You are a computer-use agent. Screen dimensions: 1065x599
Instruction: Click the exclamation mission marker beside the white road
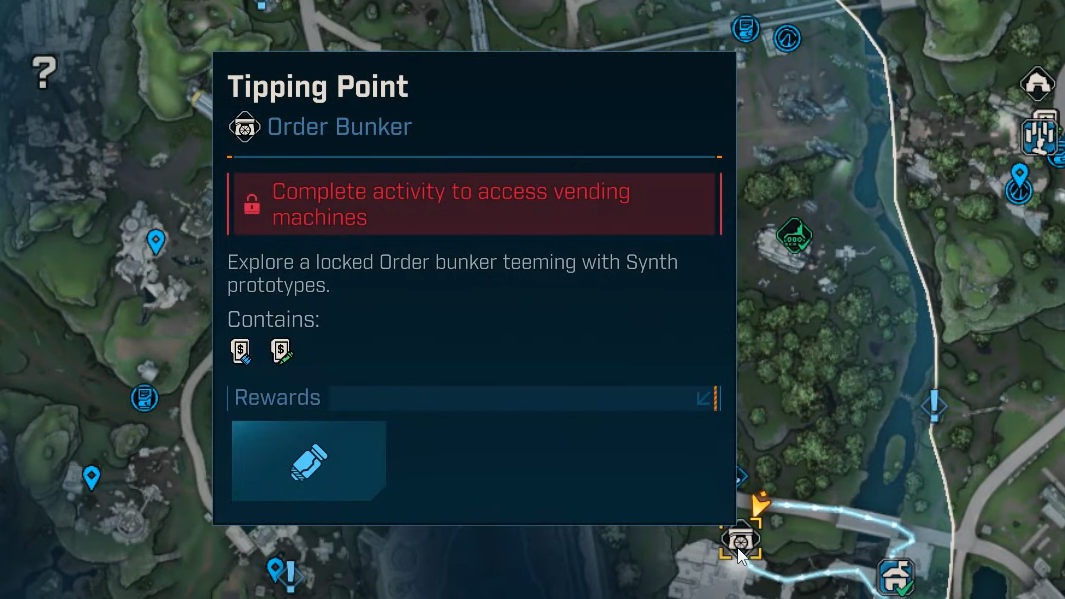pos(934,405)
